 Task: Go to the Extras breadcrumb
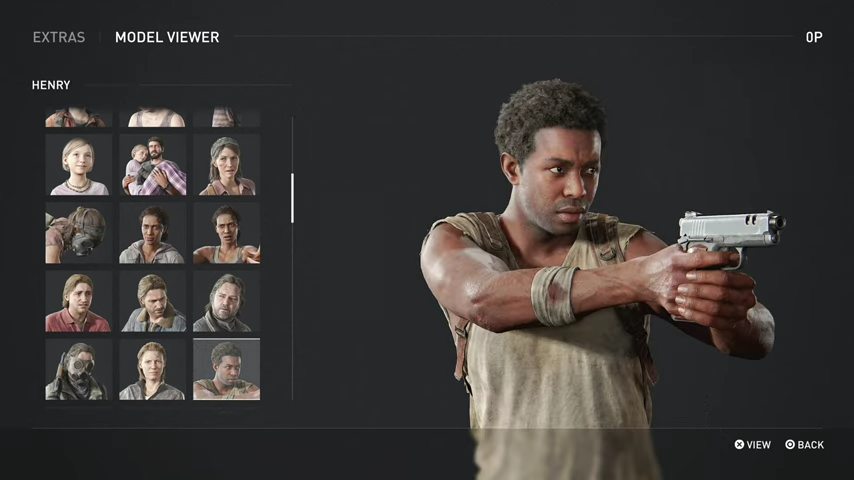point(58,37)
